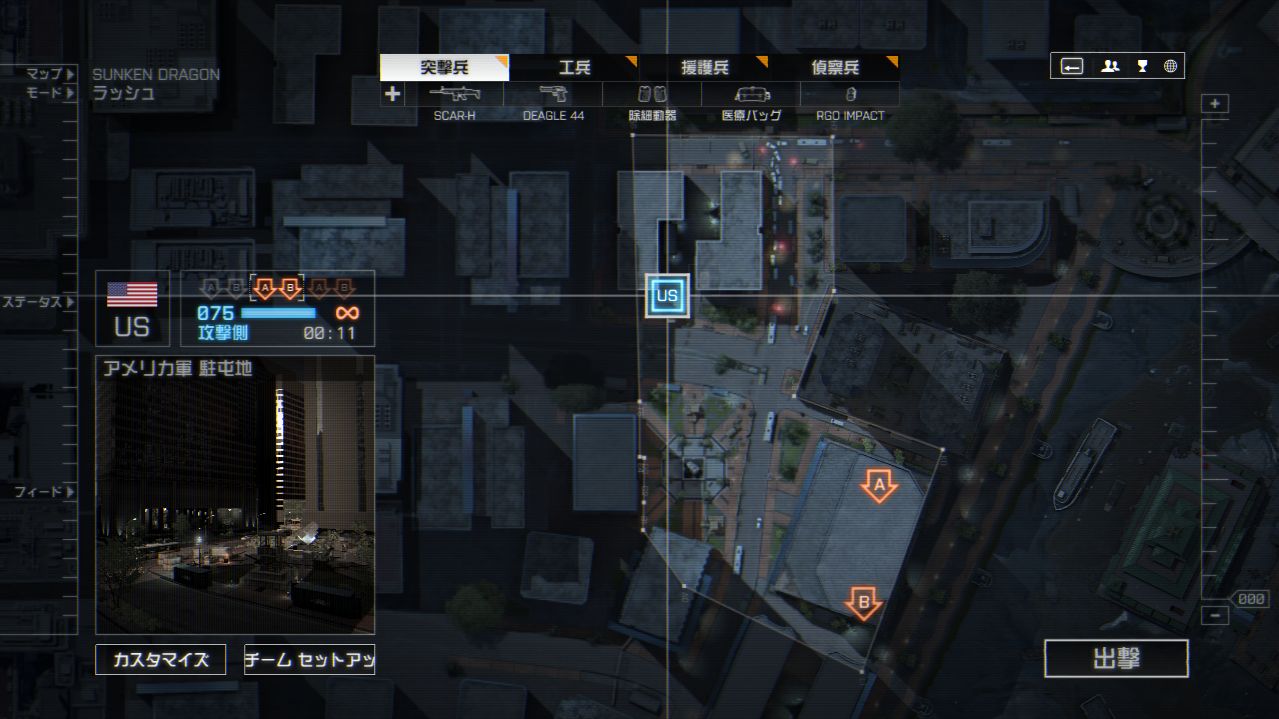Viewport: 1279px width, 719px height.
Task: Select the 突撃兵 assault class tab
Action: point(444,68)
